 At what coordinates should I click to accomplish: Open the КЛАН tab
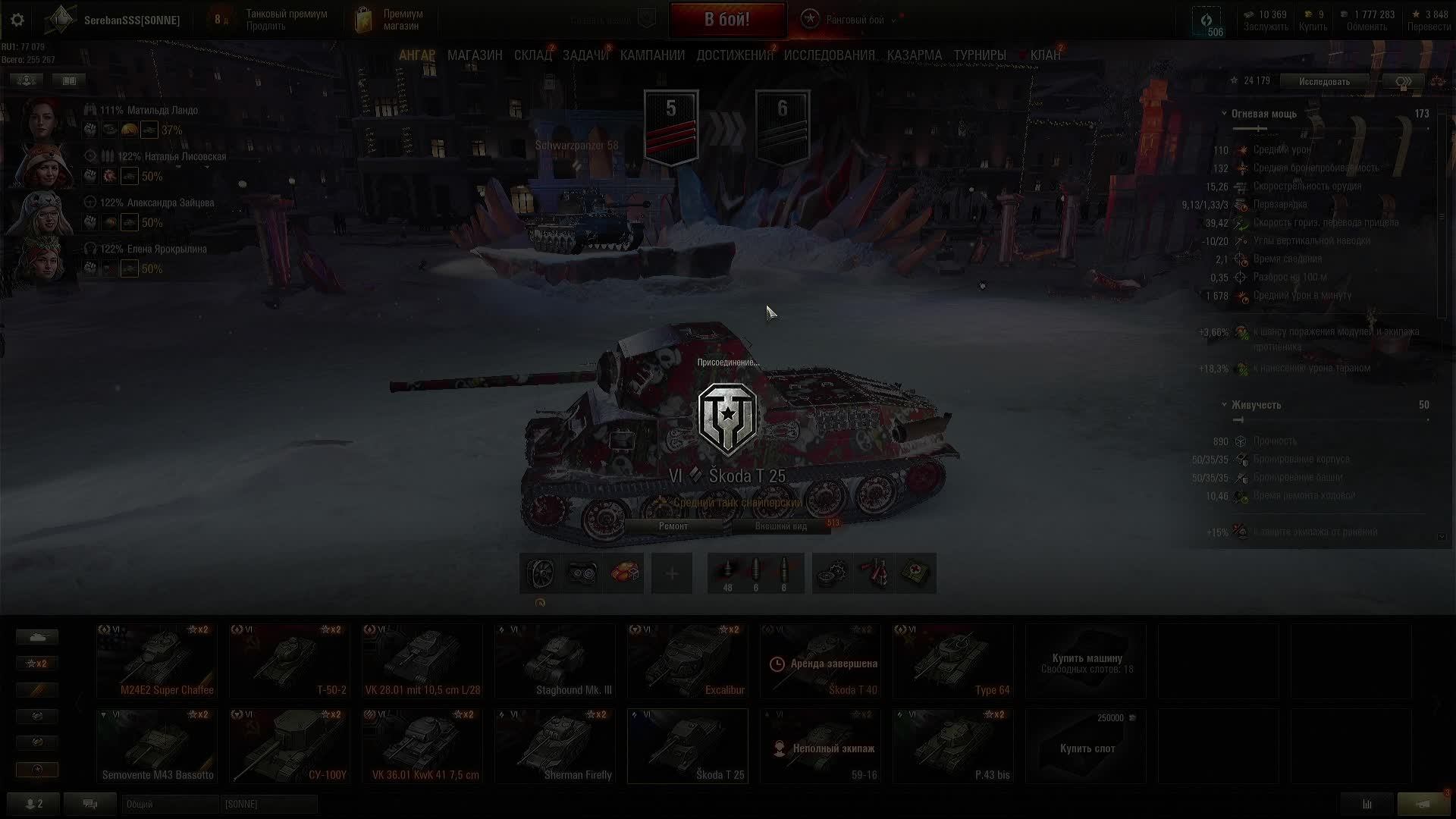1045,55
